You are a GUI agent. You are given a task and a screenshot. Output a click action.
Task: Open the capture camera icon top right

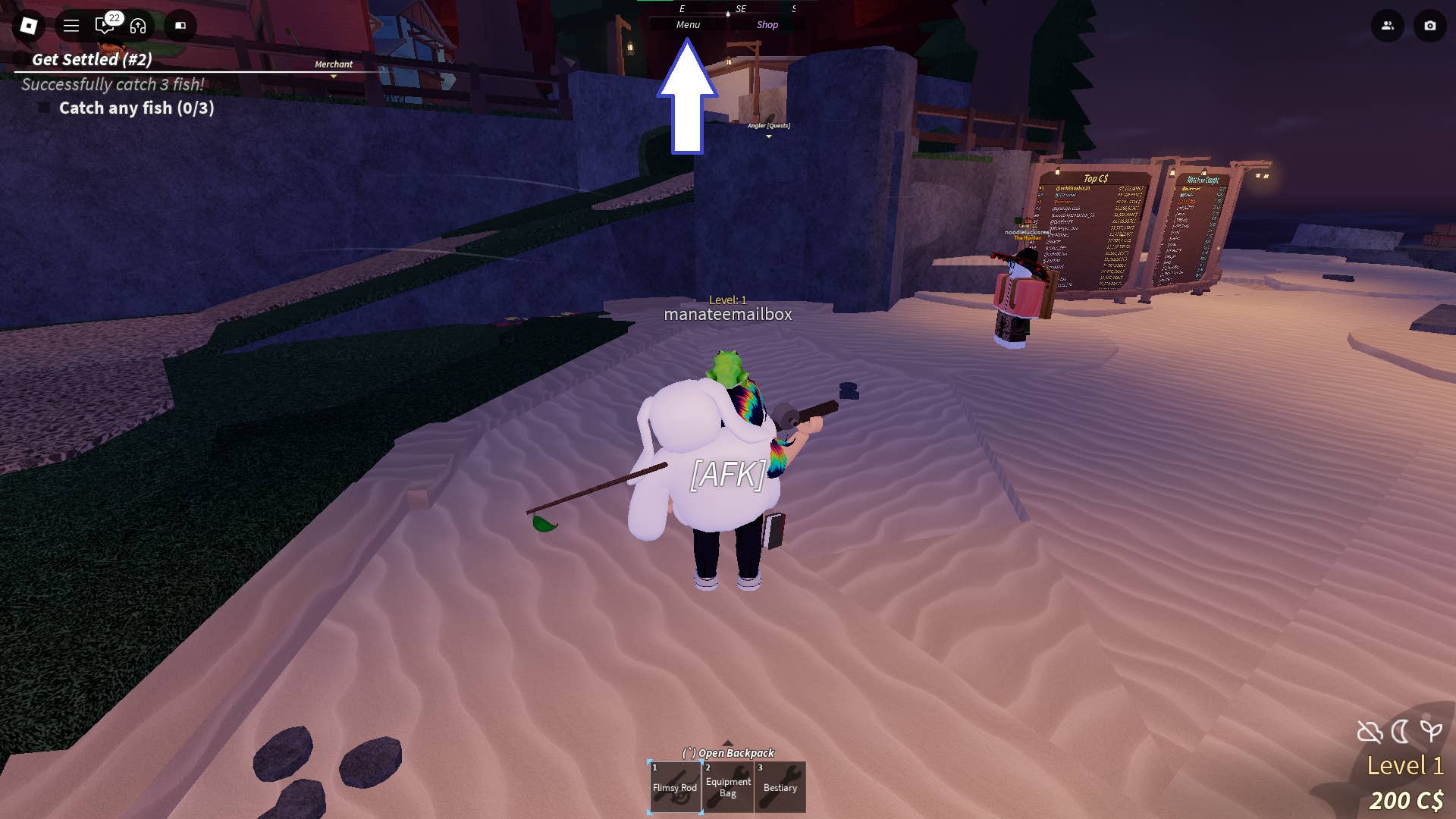1429,26
